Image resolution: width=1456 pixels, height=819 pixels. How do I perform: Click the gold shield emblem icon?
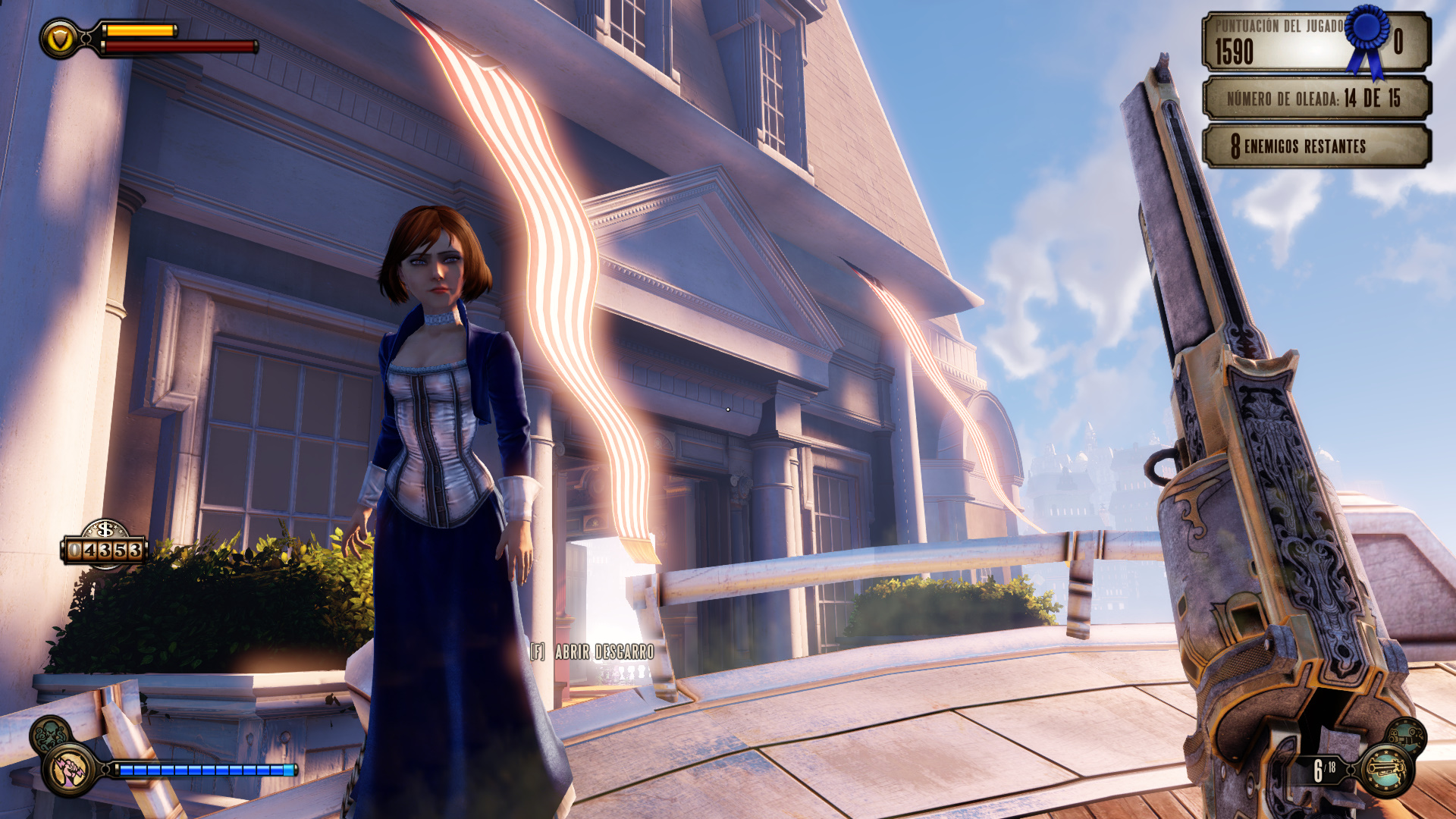click(x=60, y=38)
